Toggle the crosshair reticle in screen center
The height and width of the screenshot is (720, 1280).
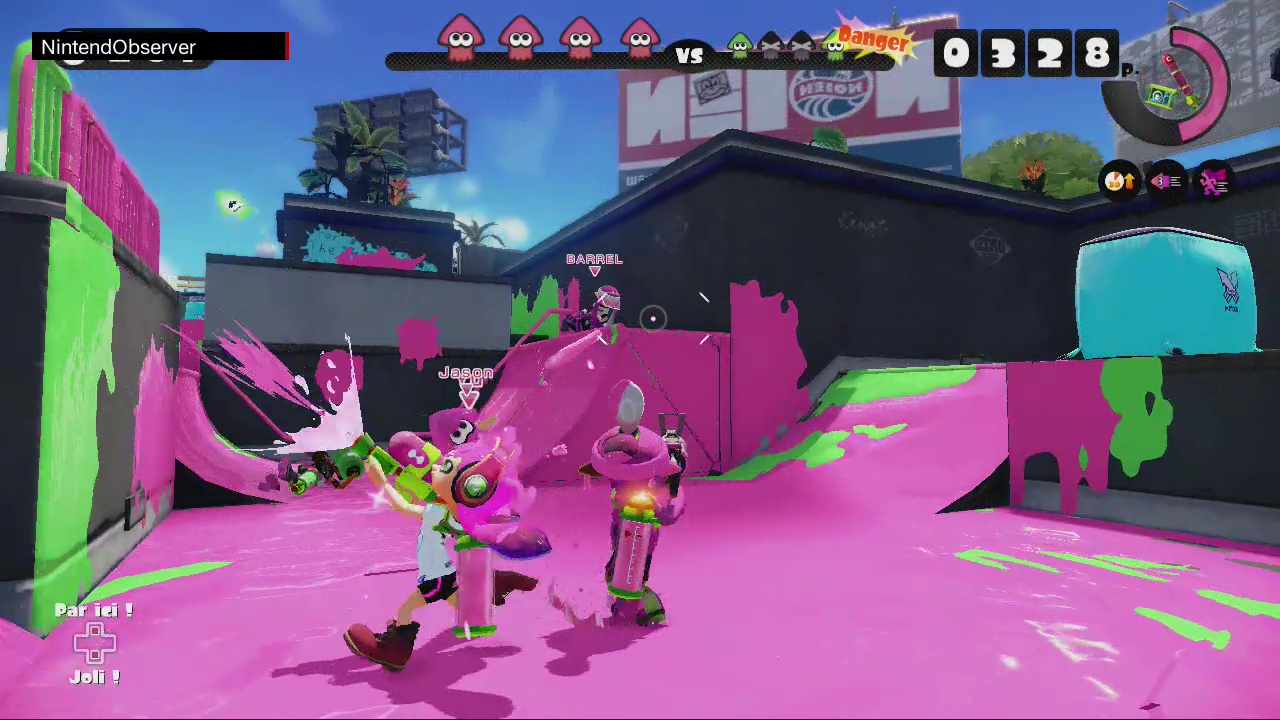click(651, 318)
